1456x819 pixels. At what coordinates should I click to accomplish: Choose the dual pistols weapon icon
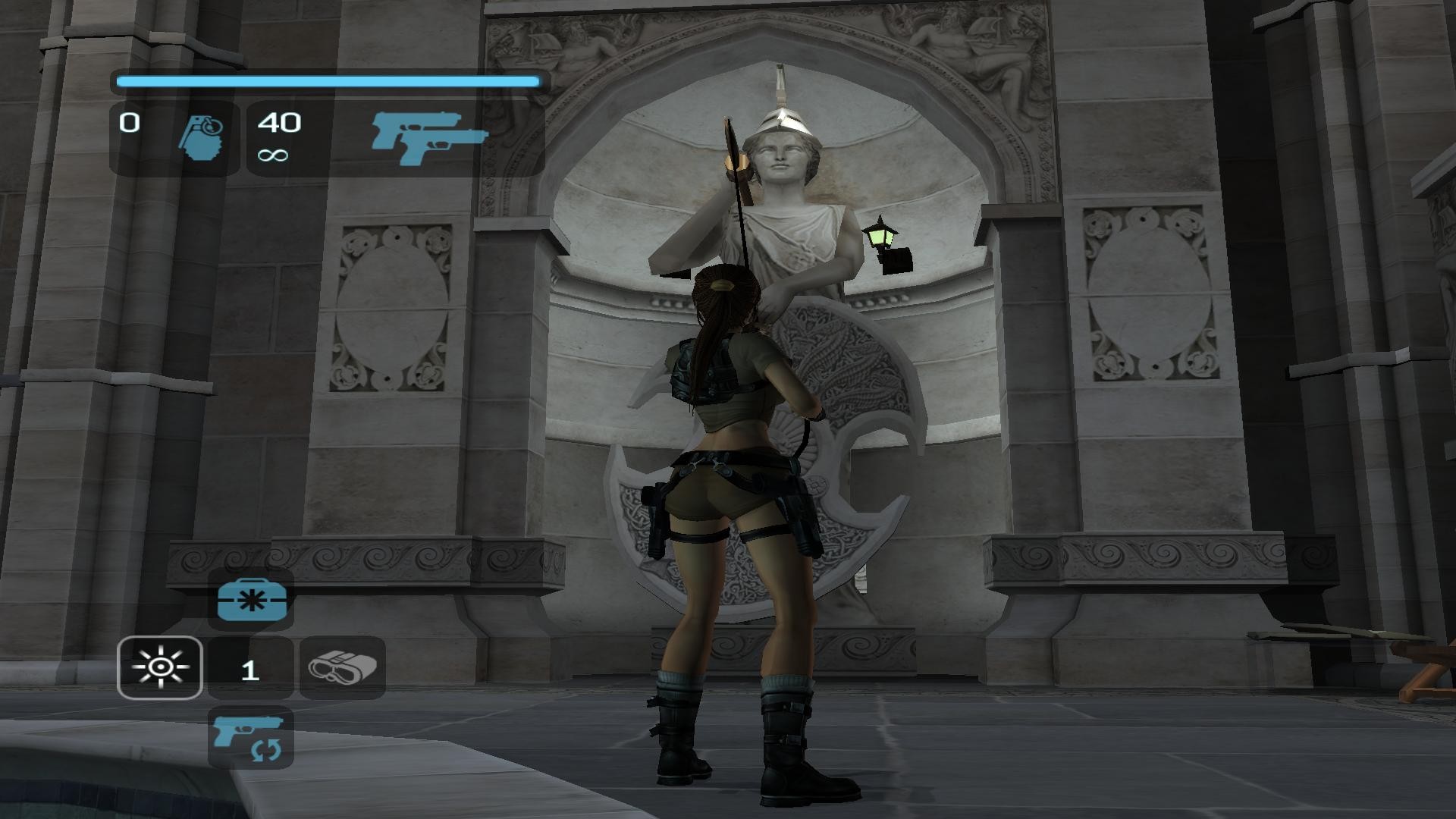429,139
